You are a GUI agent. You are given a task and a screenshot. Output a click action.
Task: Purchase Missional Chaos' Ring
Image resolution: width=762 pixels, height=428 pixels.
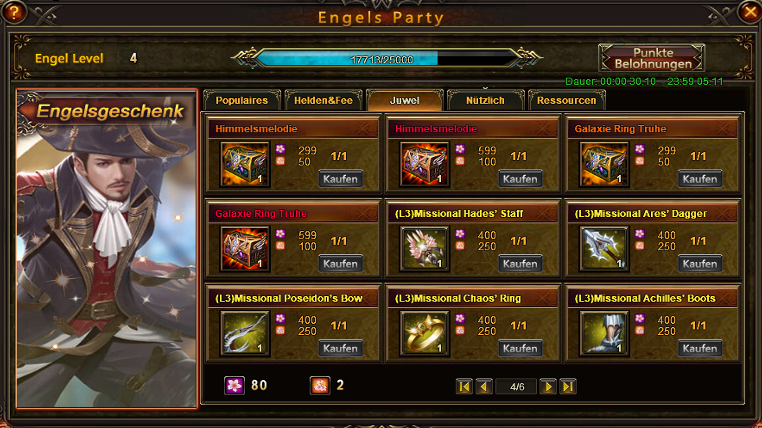click(520, 348)
